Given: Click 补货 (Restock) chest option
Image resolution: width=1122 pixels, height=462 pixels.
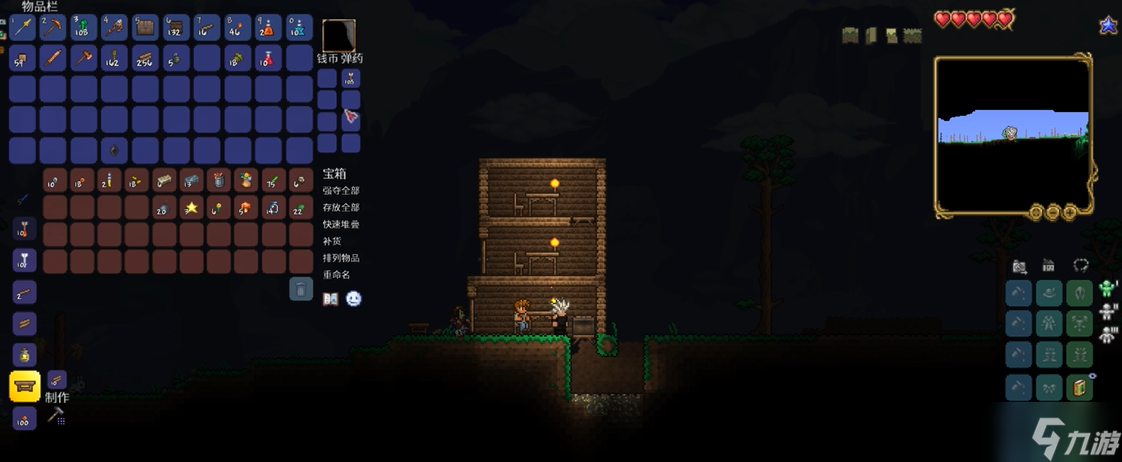Looking at the screenshot, I should pyautogui.click(x=333, y=241).
